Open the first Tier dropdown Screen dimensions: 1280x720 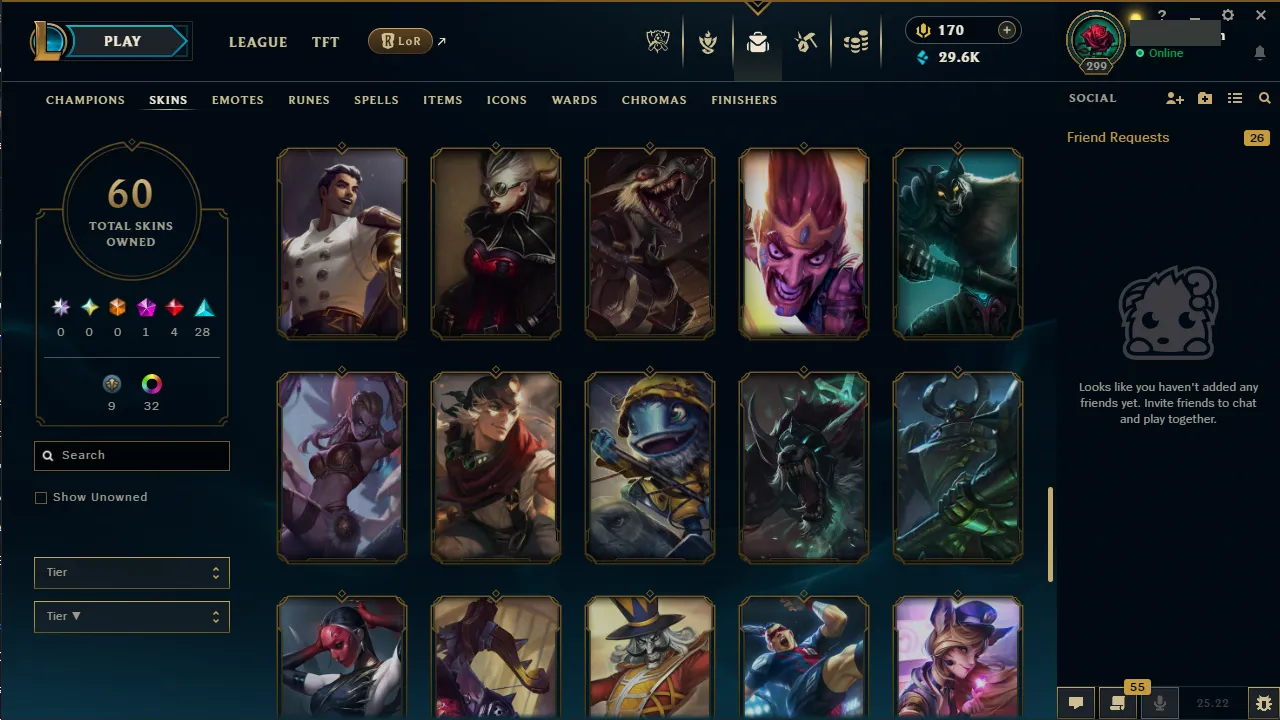[131, 572]
